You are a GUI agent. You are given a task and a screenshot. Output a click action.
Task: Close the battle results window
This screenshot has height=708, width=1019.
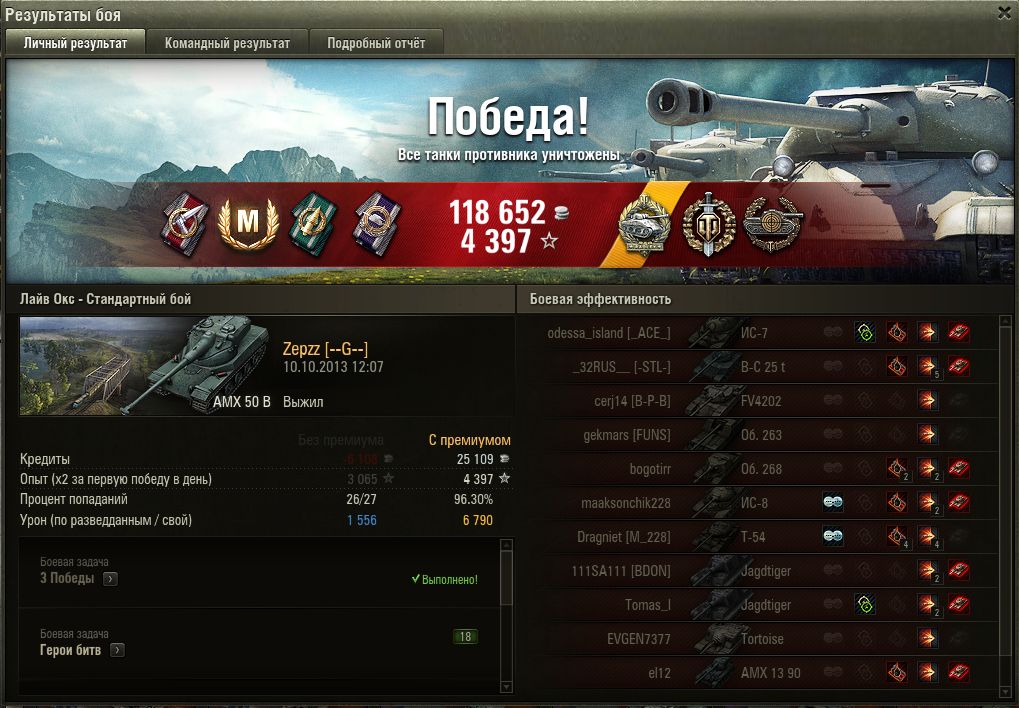[1004, 12]
